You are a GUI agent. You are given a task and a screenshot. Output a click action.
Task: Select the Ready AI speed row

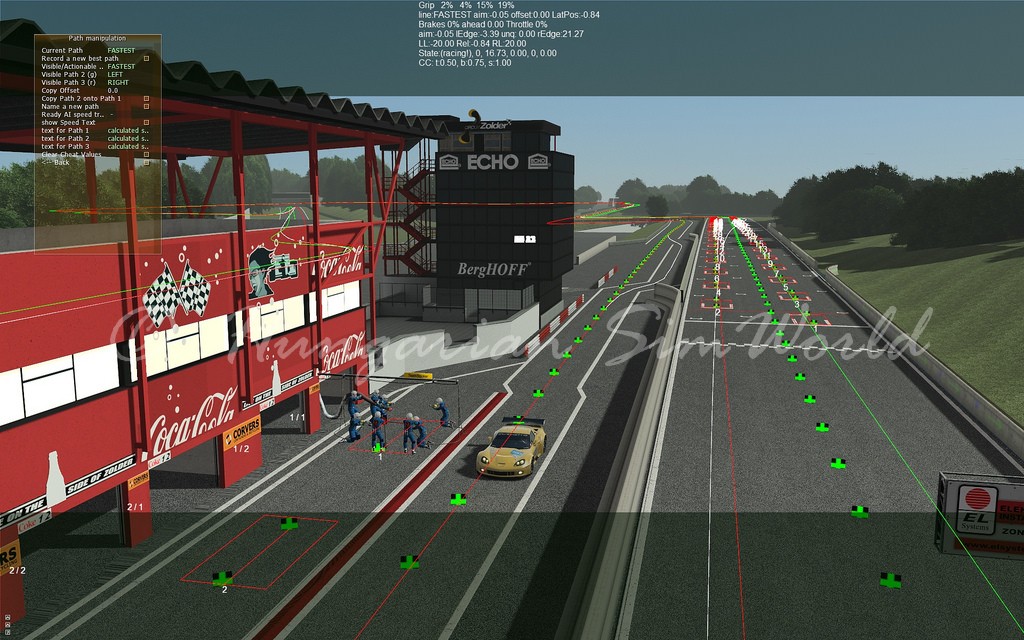(75, 114)
